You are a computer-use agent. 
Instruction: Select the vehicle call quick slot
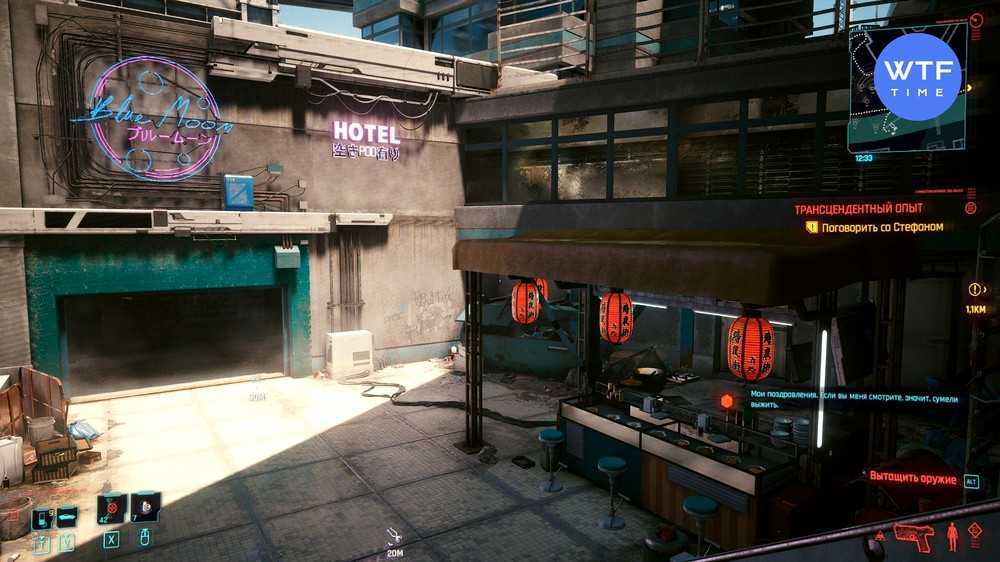[x=67, y=518]
